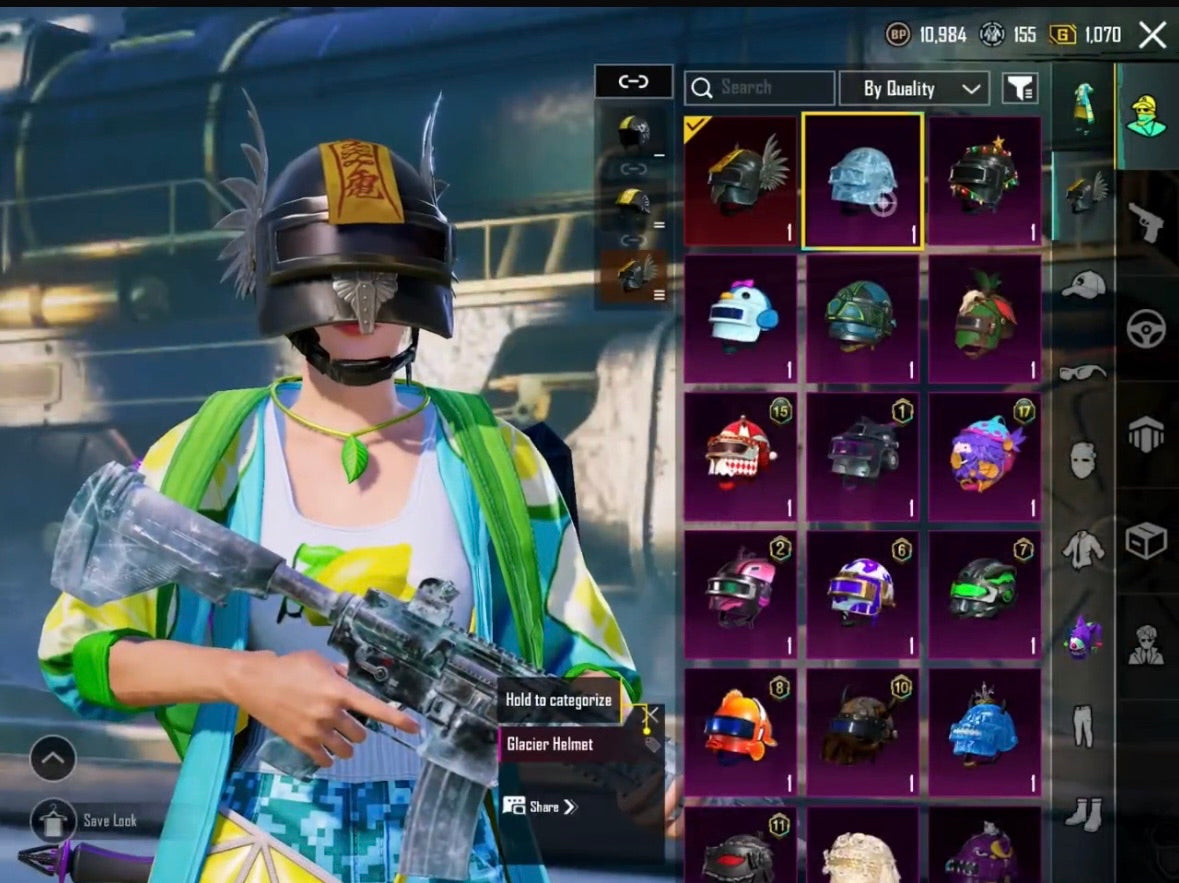1179x883 pixels.
Task: Select the Christmas lights helmet
Action: 984,180
